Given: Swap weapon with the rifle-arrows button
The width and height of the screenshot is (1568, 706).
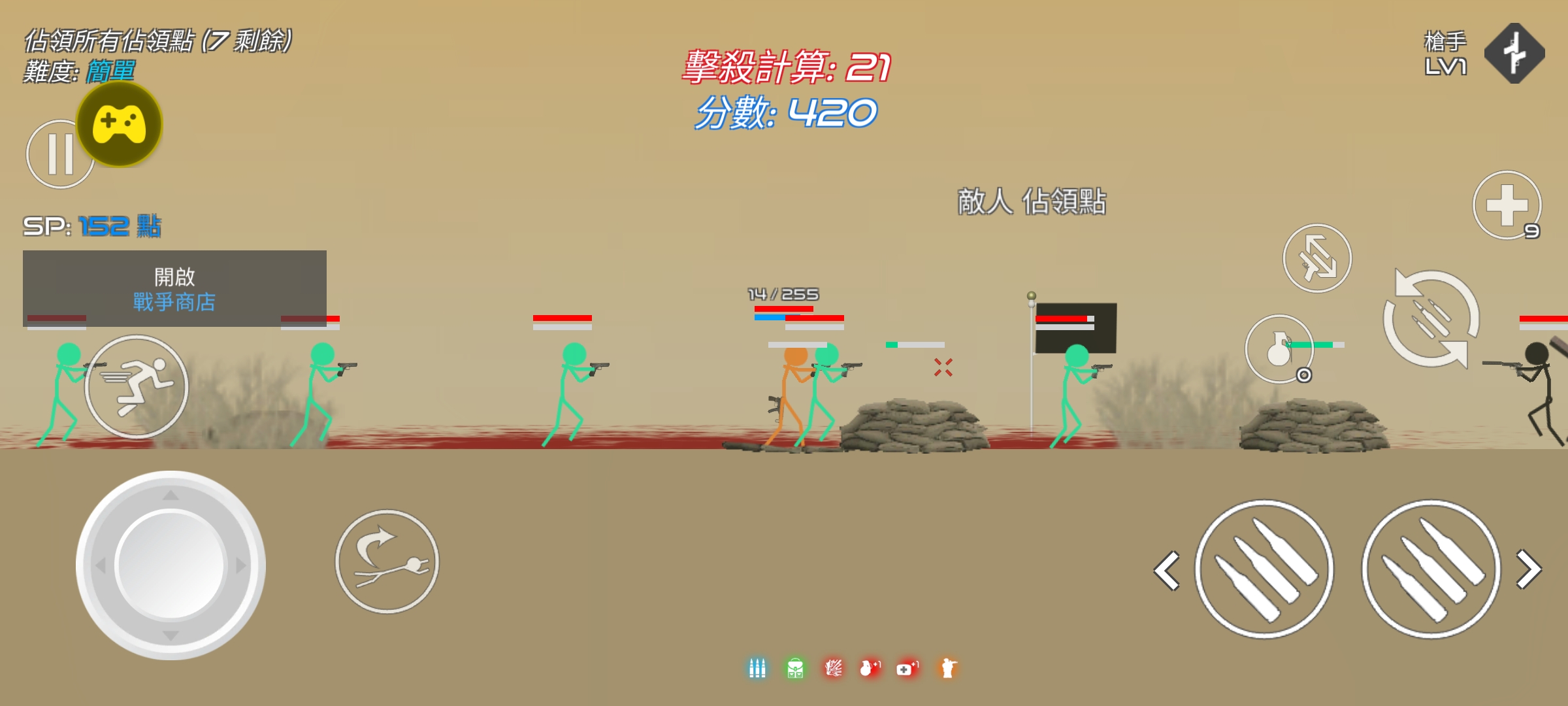Looking at the screenshot, I should (1317, 258).
